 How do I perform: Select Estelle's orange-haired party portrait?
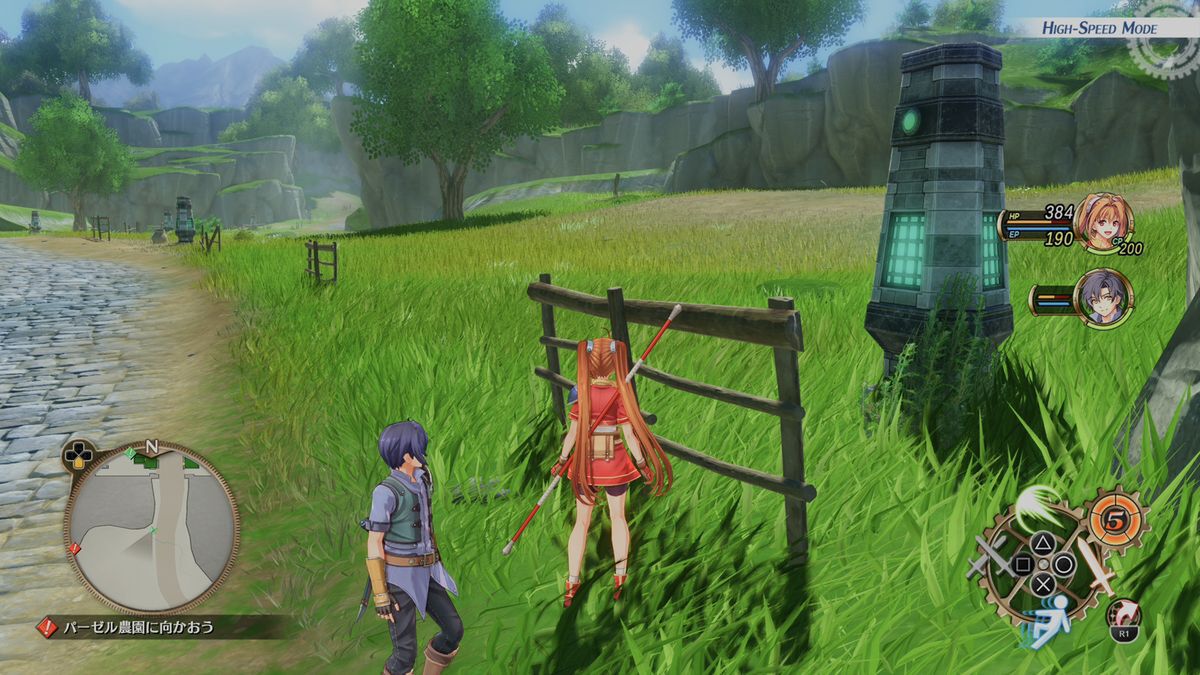(x=1103, y=222)
